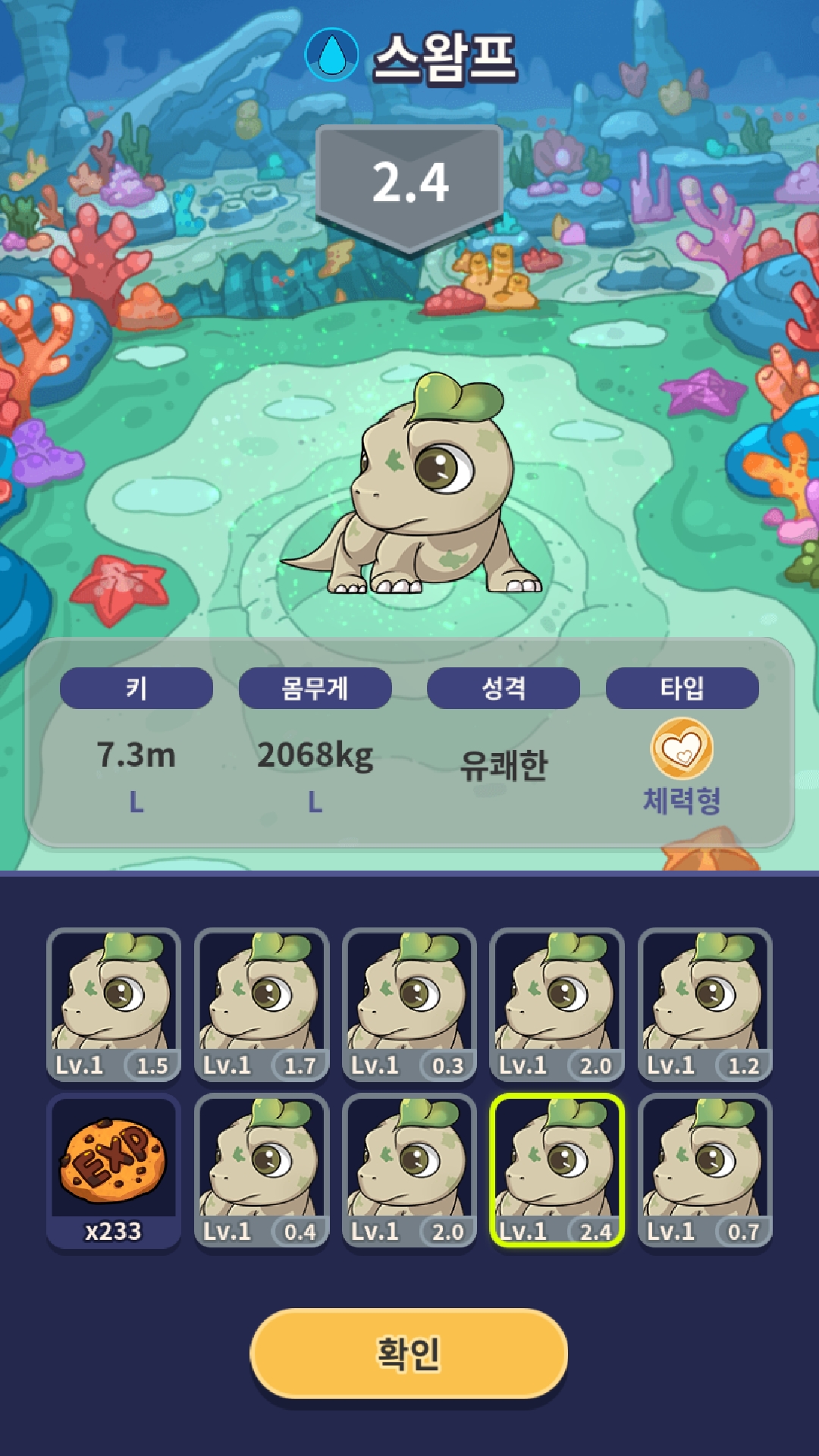
Task: Choose the creature tile rated 0.7
Action: [x=705, y=1170]
